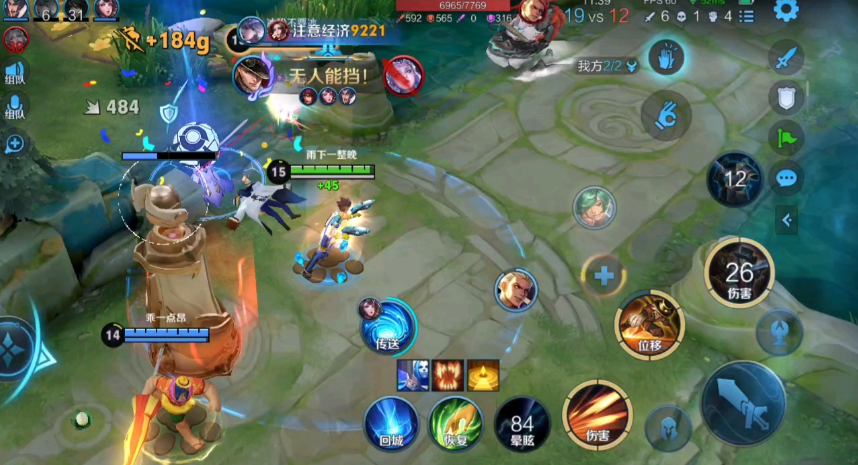This screenshot has height=465, width=858.
Task: Open the gear settings menu
Action: pos(786,11)
